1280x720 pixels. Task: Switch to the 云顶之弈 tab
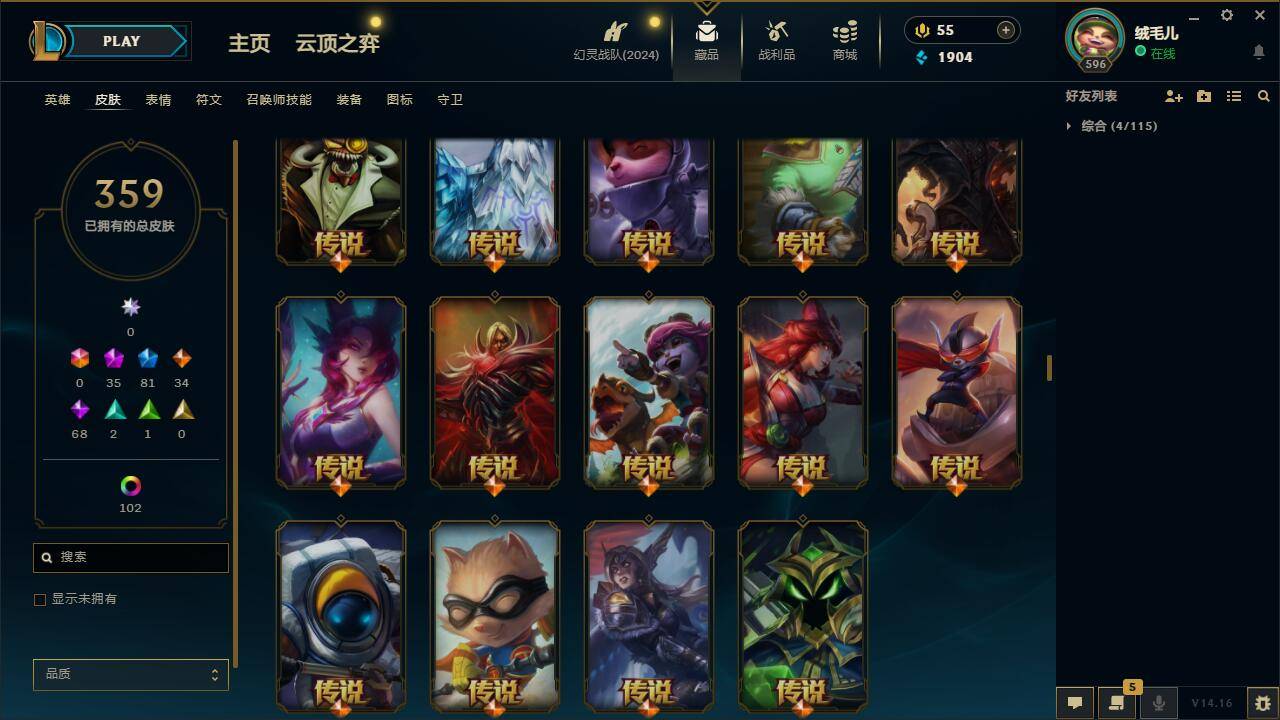coord(336,44)
